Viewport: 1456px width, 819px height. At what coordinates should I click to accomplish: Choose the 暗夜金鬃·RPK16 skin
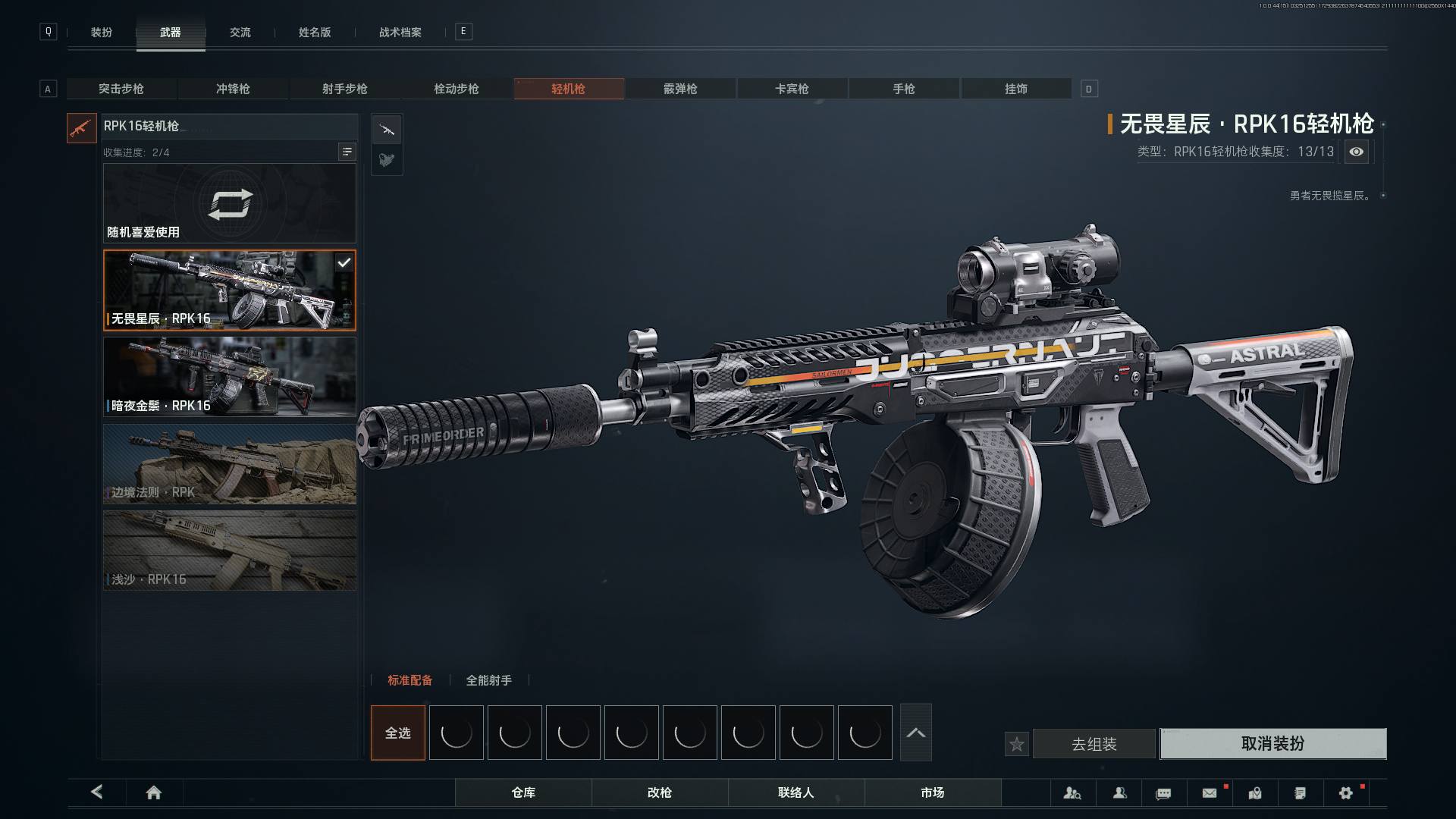230,376
